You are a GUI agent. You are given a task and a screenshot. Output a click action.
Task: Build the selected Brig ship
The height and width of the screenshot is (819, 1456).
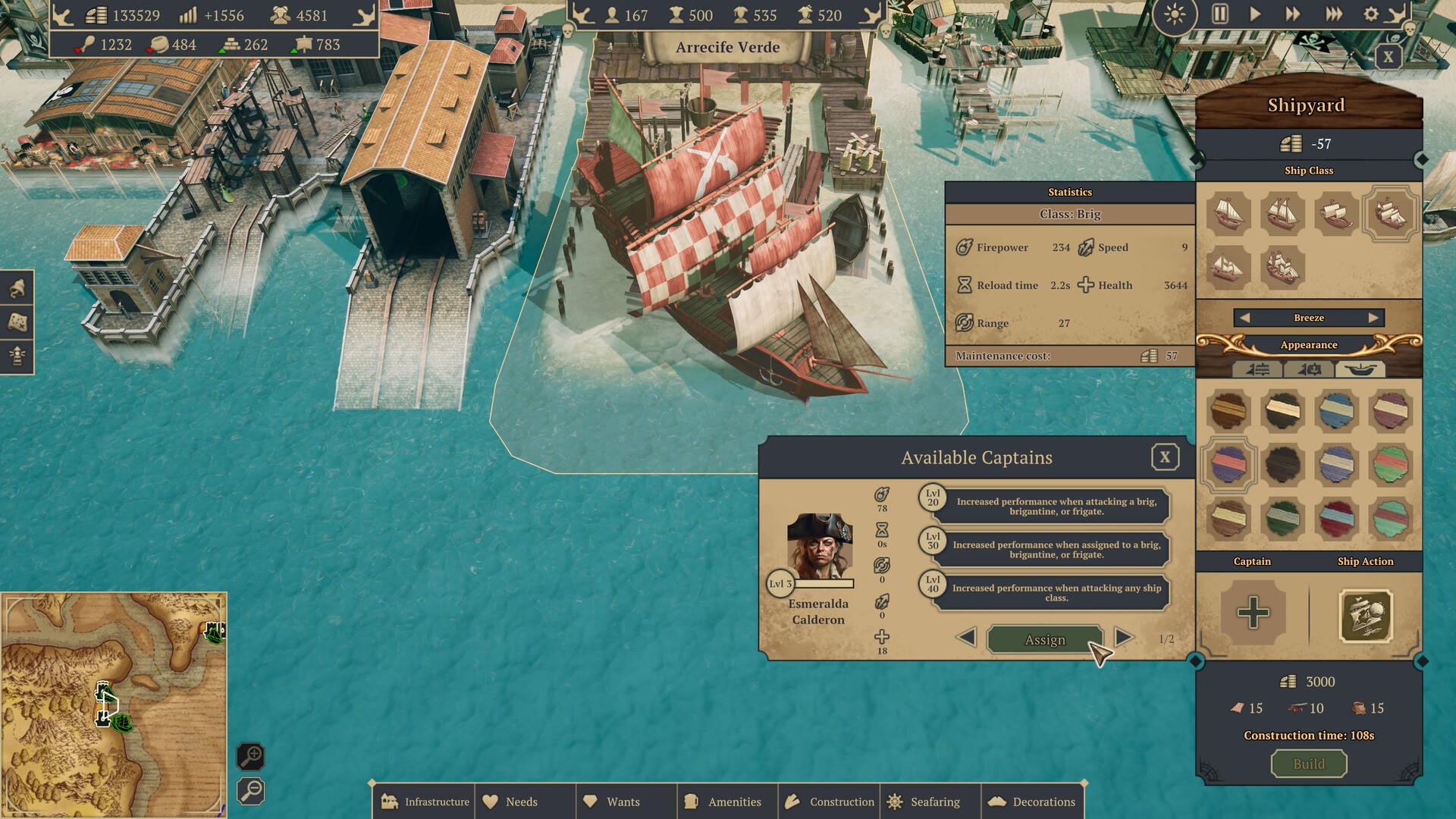coord(1308,764)
